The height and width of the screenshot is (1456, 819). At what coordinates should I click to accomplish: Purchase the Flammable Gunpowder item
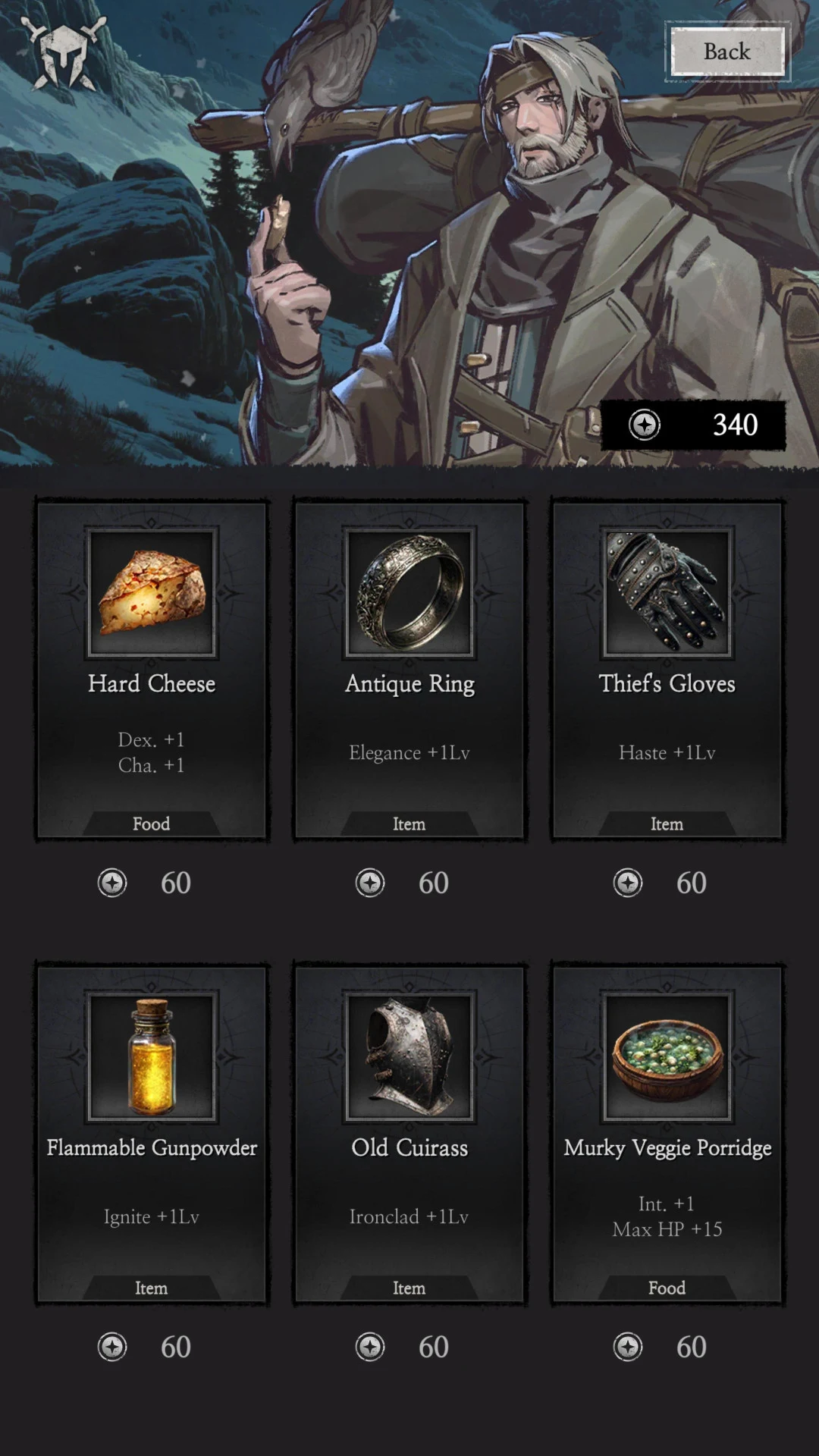tap(152, 1133)
